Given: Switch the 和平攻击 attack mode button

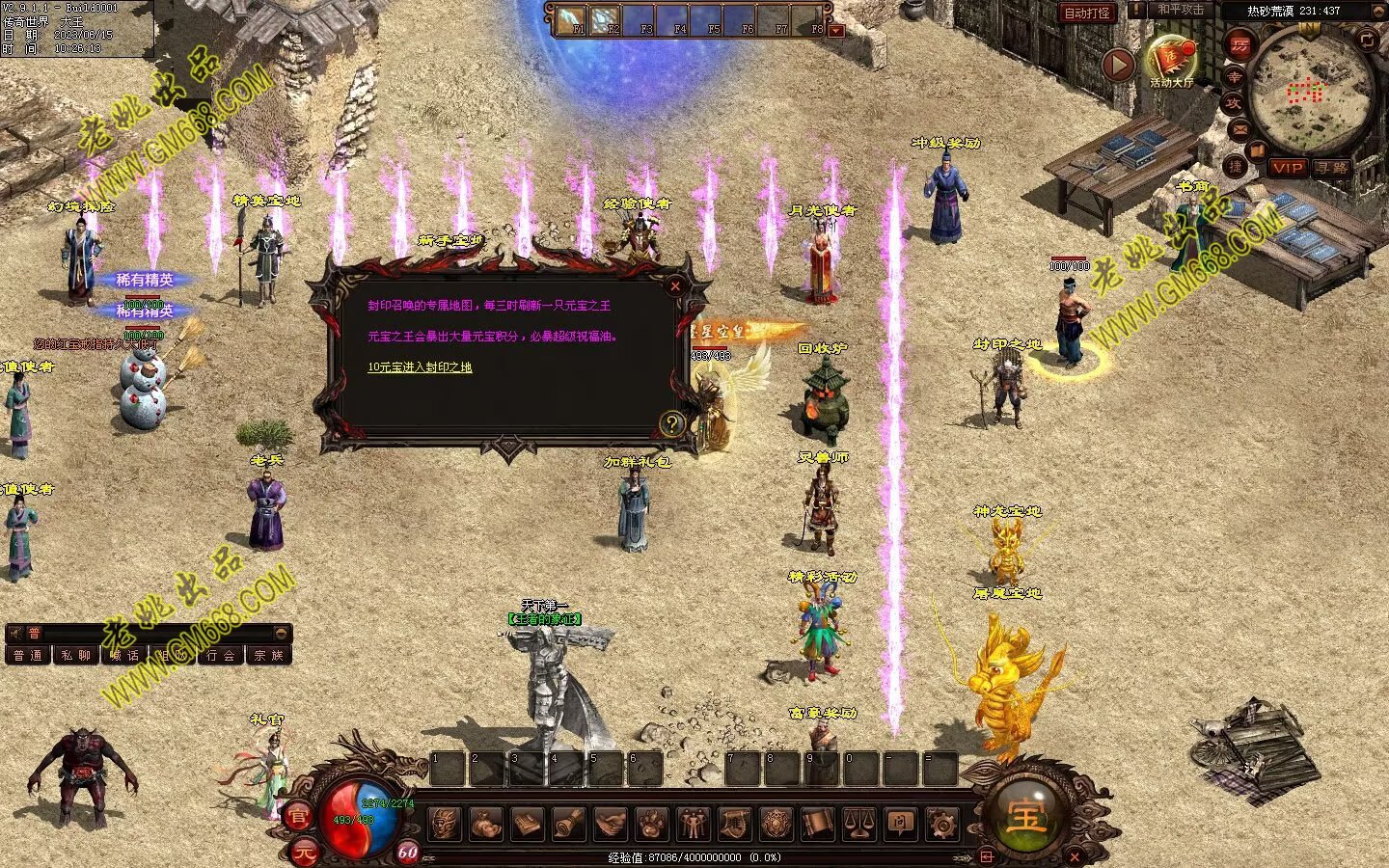Looking at the screenshot, I should [1181, 10].
